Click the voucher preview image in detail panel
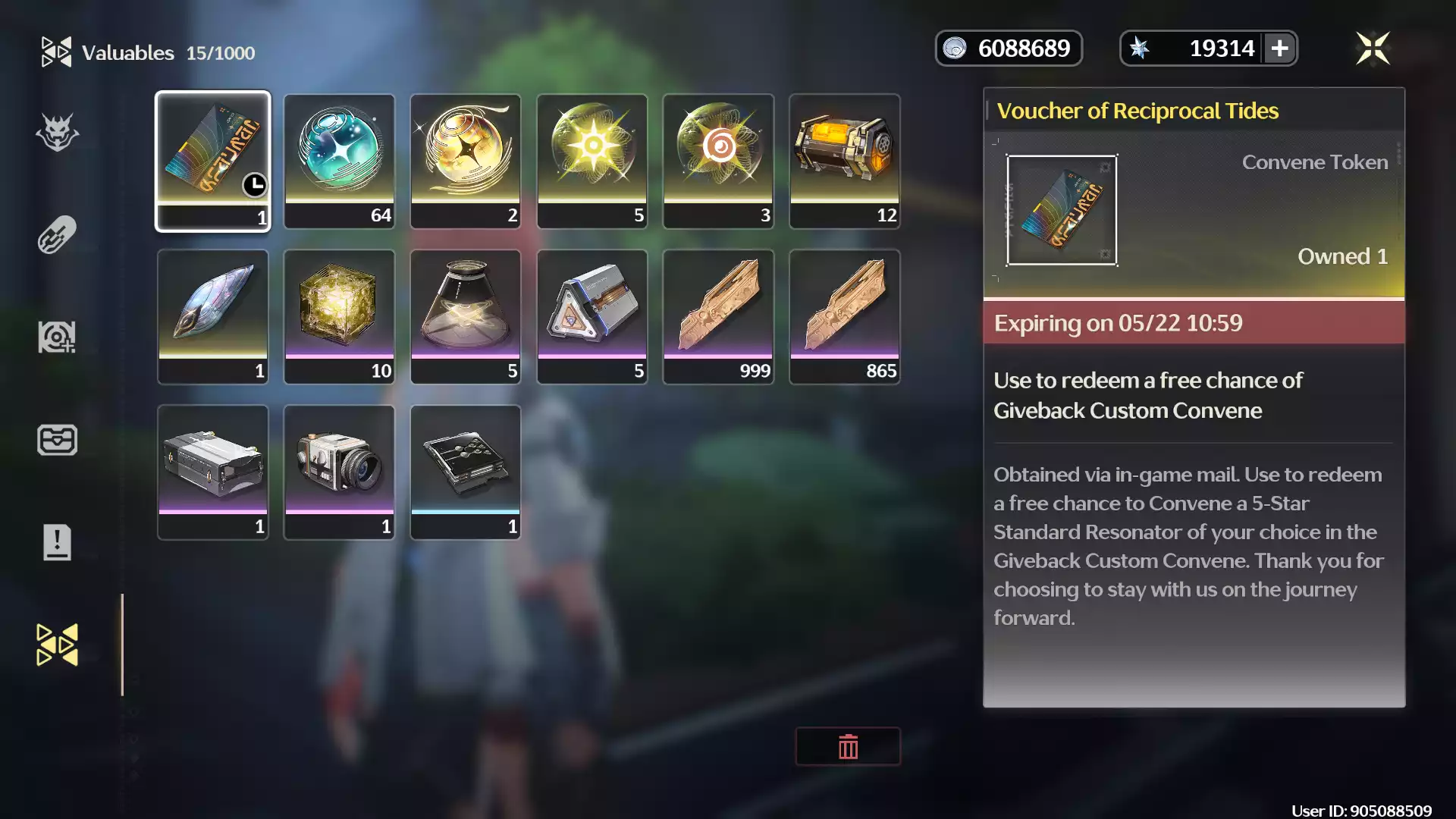 [x=1062, y=210]
